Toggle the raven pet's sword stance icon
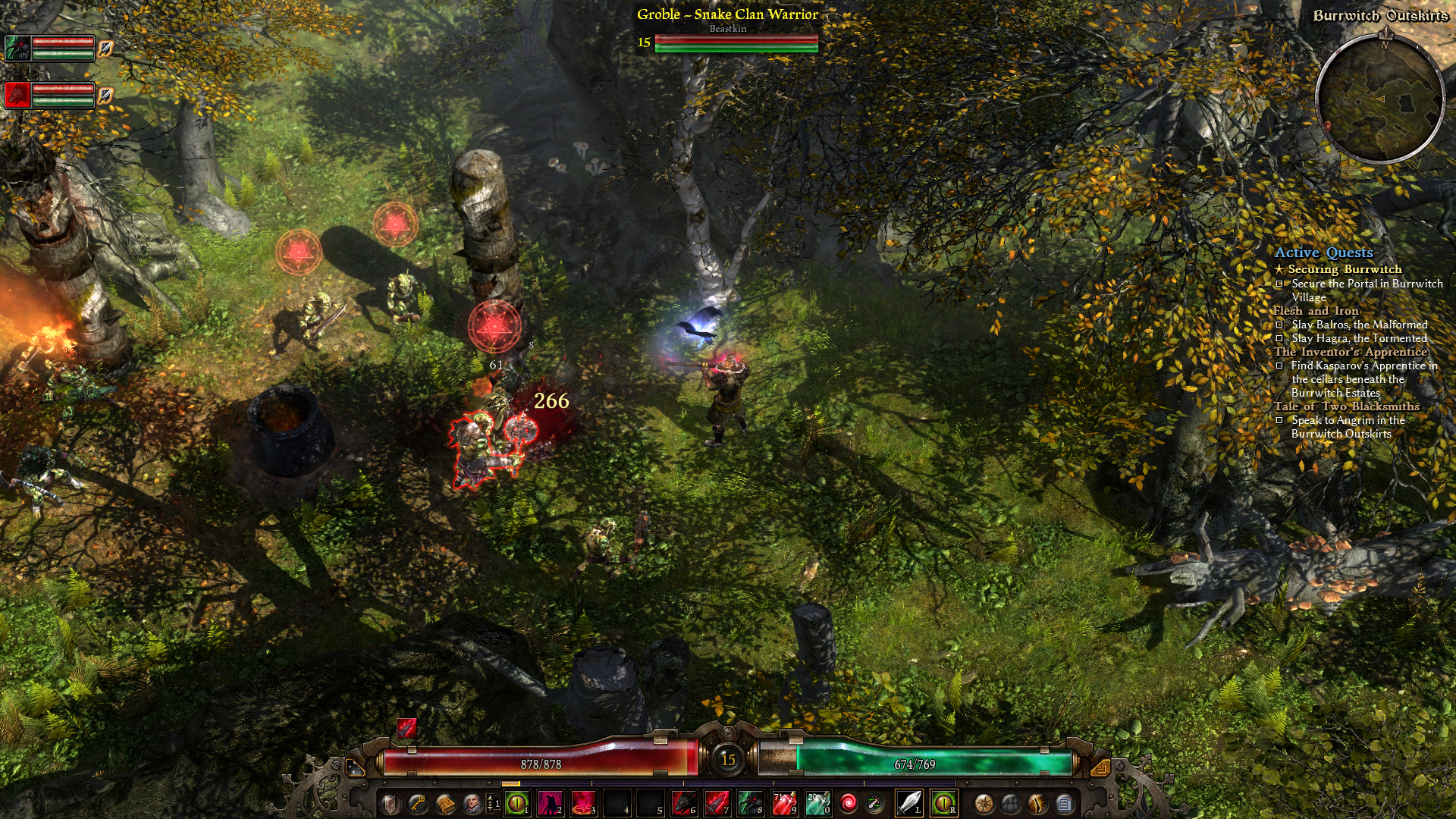 point(105,49)
